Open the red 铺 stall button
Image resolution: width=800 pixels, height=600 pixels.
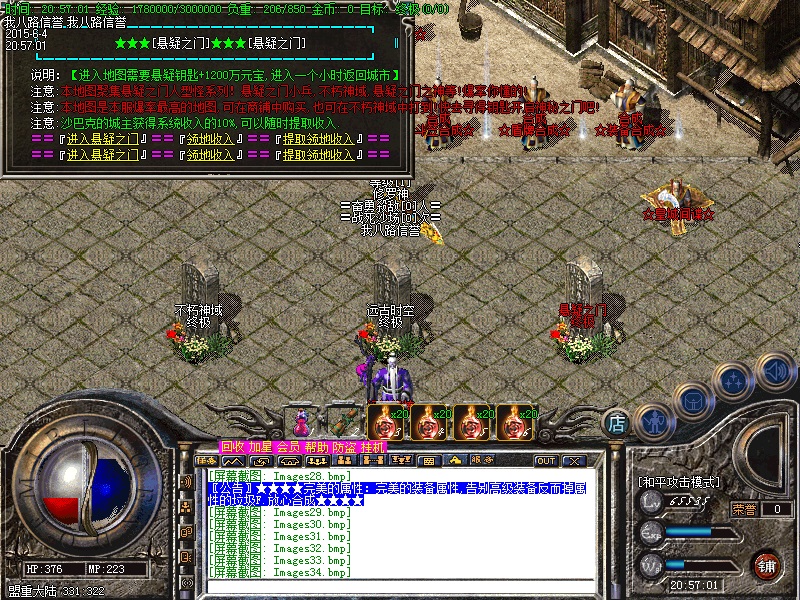click(767, 565)
